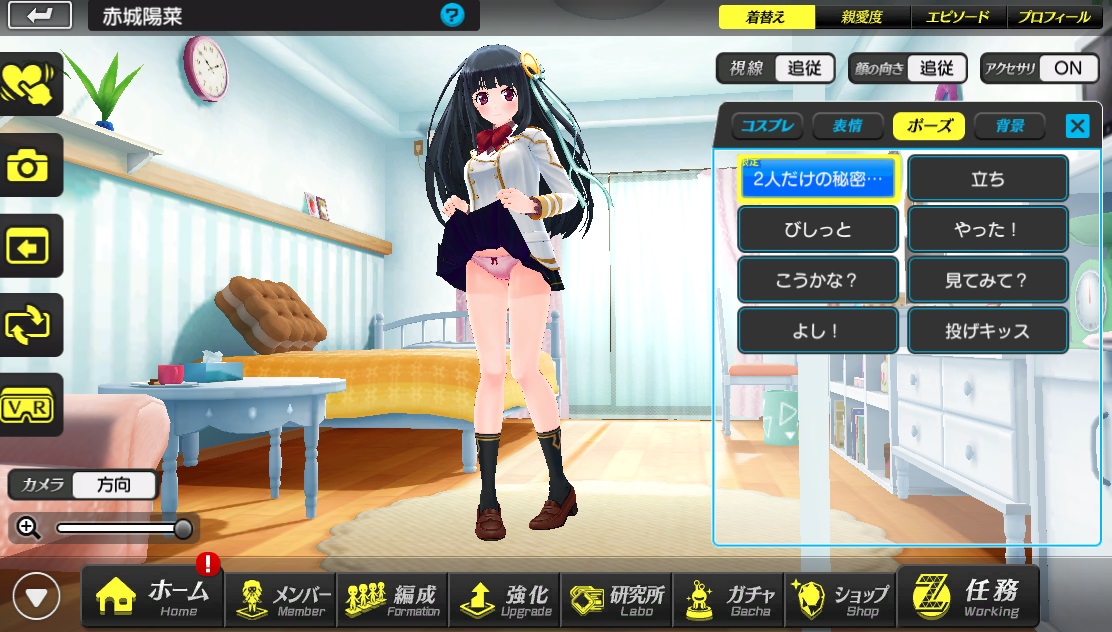Pick the やった！ pose
The width and height of the screenshot is (1112, 632).
988,230
